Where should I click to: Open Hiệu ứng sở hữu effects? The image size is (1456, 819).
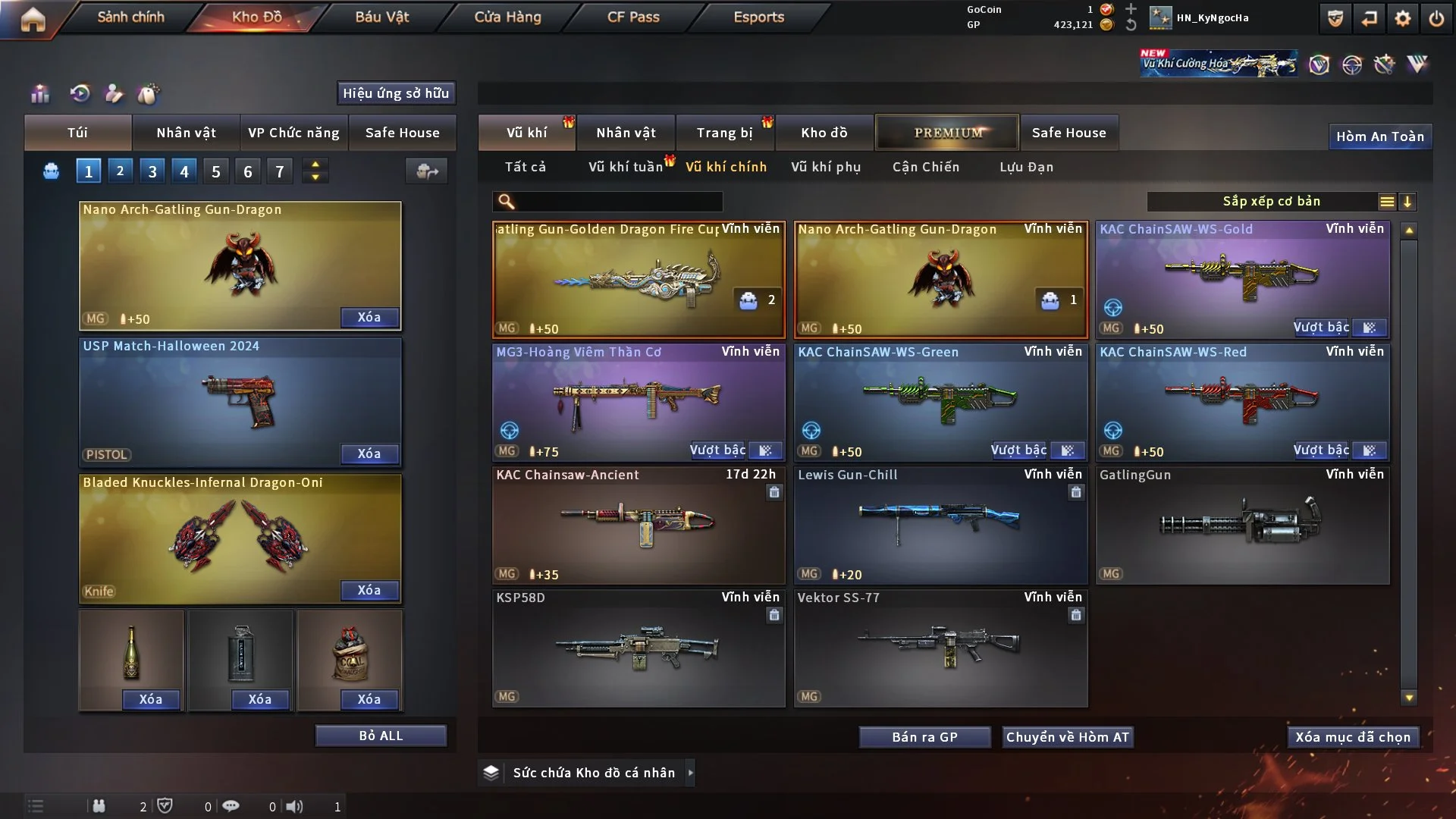point(396,93)
